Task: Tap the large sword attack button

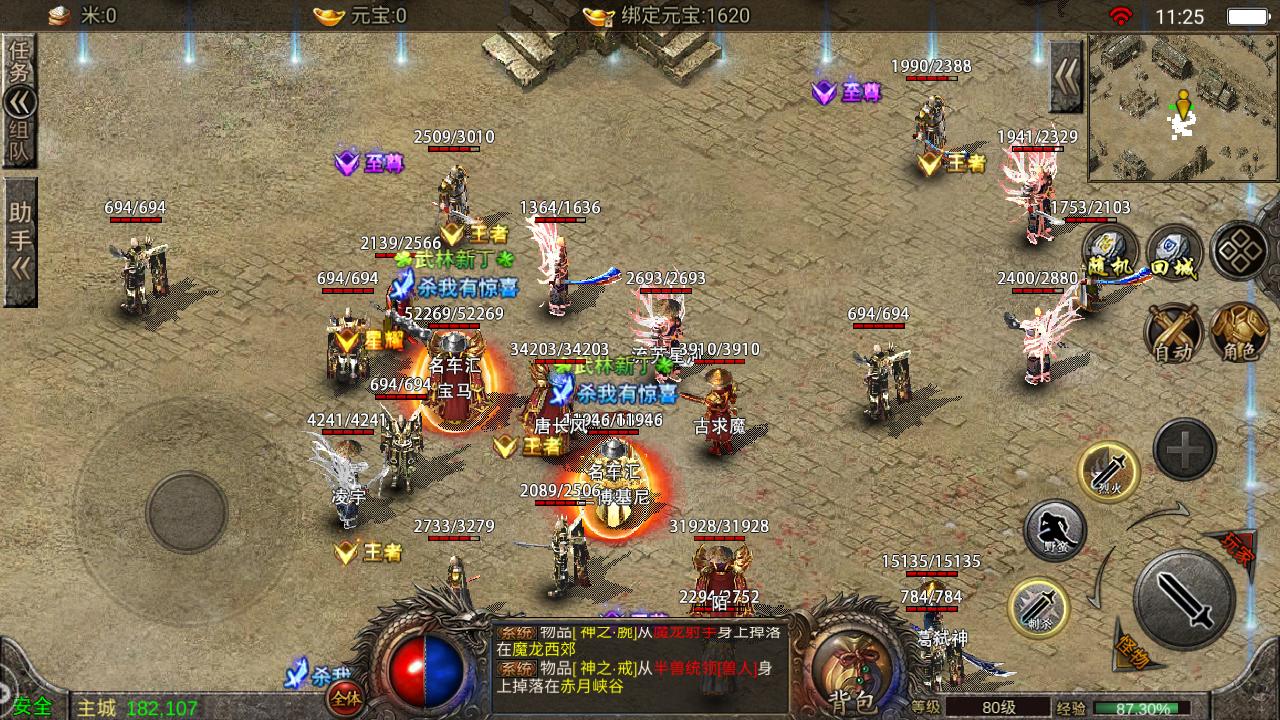Action: pyautogui.click(x=1184, y=598)
